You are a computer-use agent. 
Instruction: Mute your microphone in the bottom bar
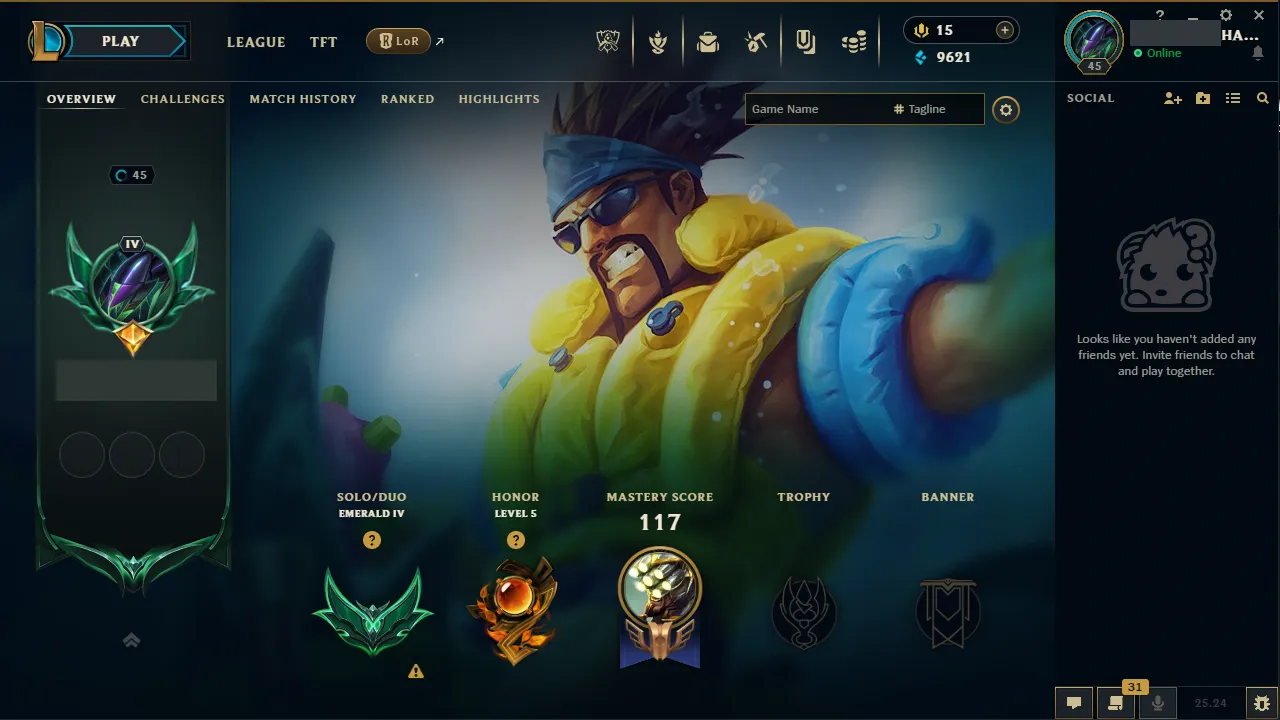(1157, 701)
